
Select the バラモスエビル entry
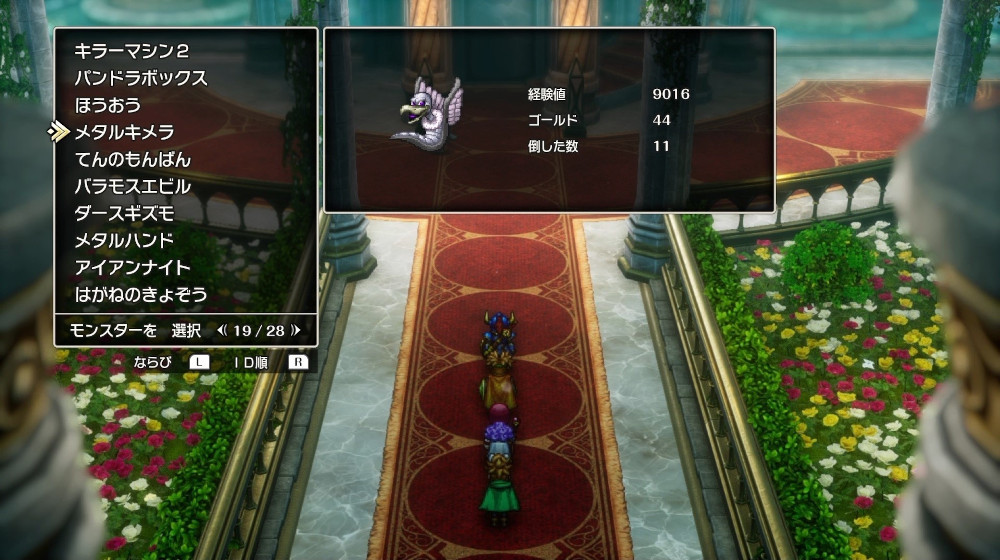point(132,186)
